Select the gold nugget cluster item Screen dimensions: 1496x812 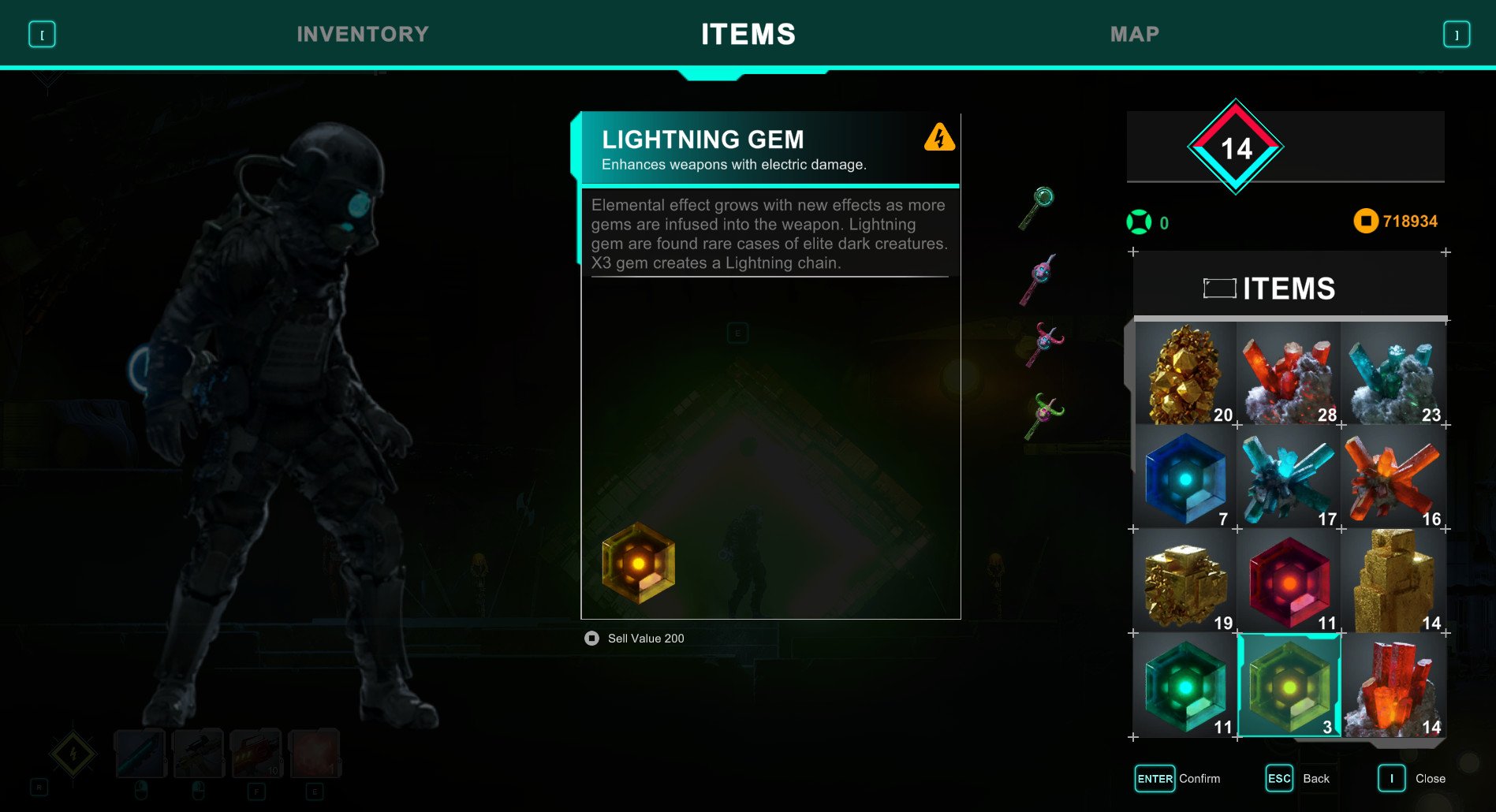[x=1184, y=374]
